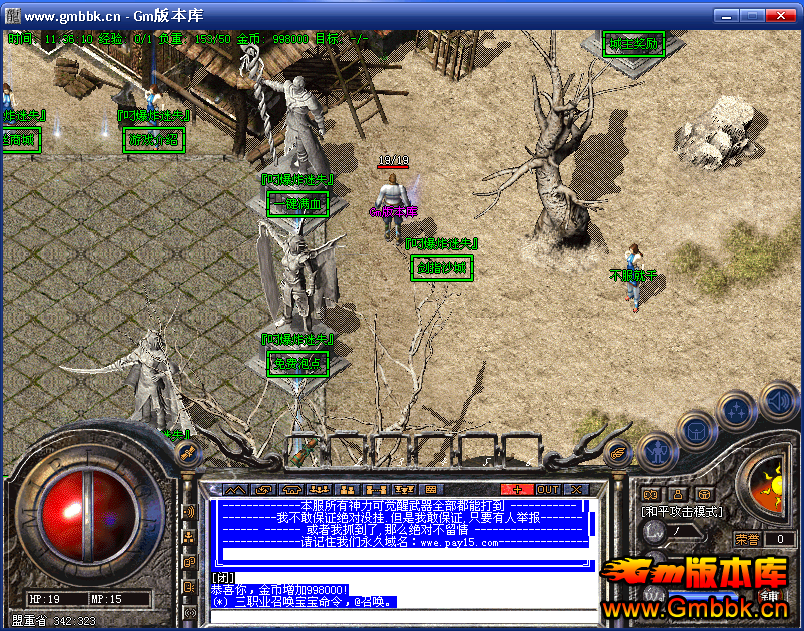The width and height of the screenshot is (804, 631).
Task: Click in the chat text input field
Action: coord(400,615)
